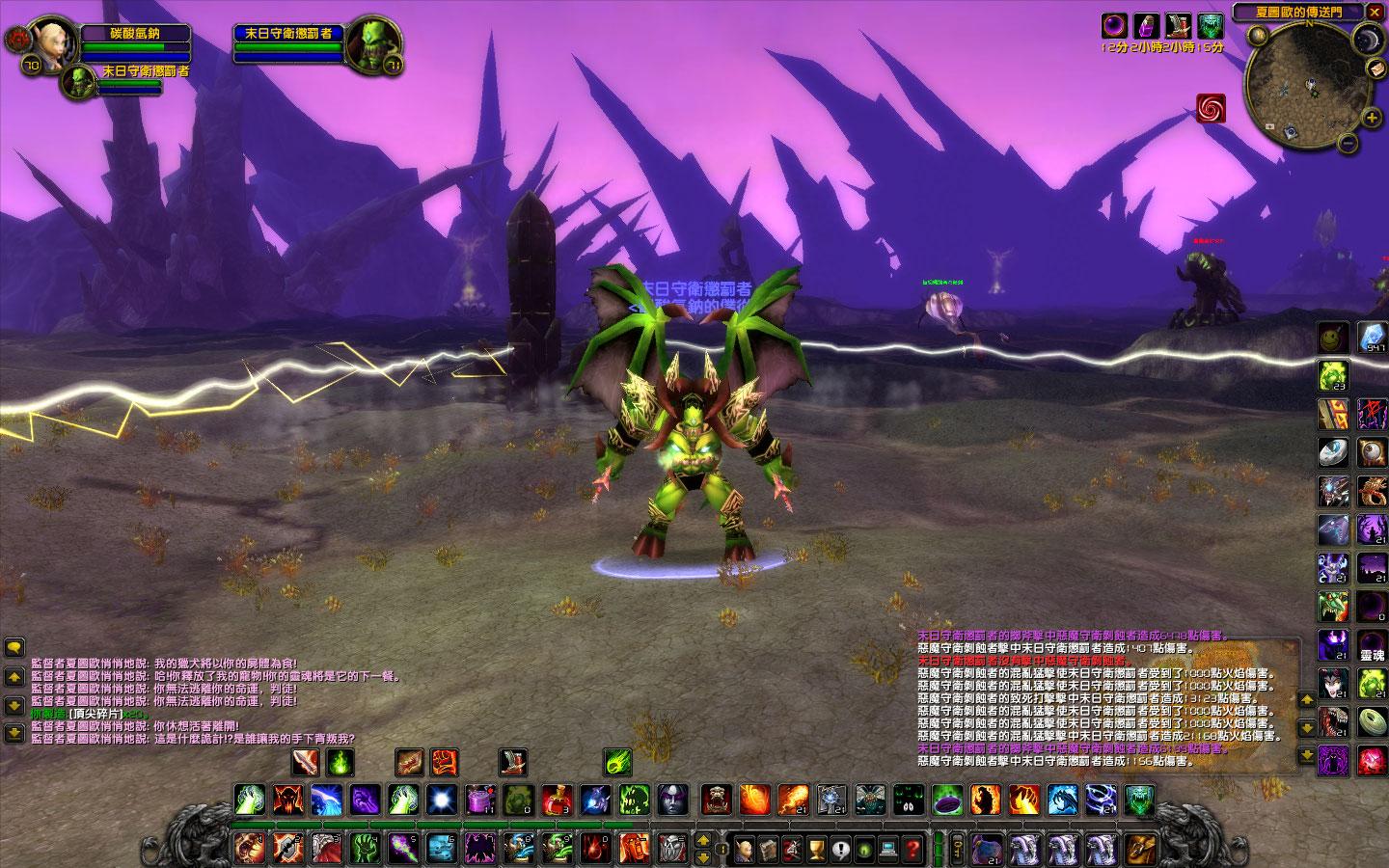Click the red swirl debuff icon
The image size is (1389, 868).
coord(1211,109)
